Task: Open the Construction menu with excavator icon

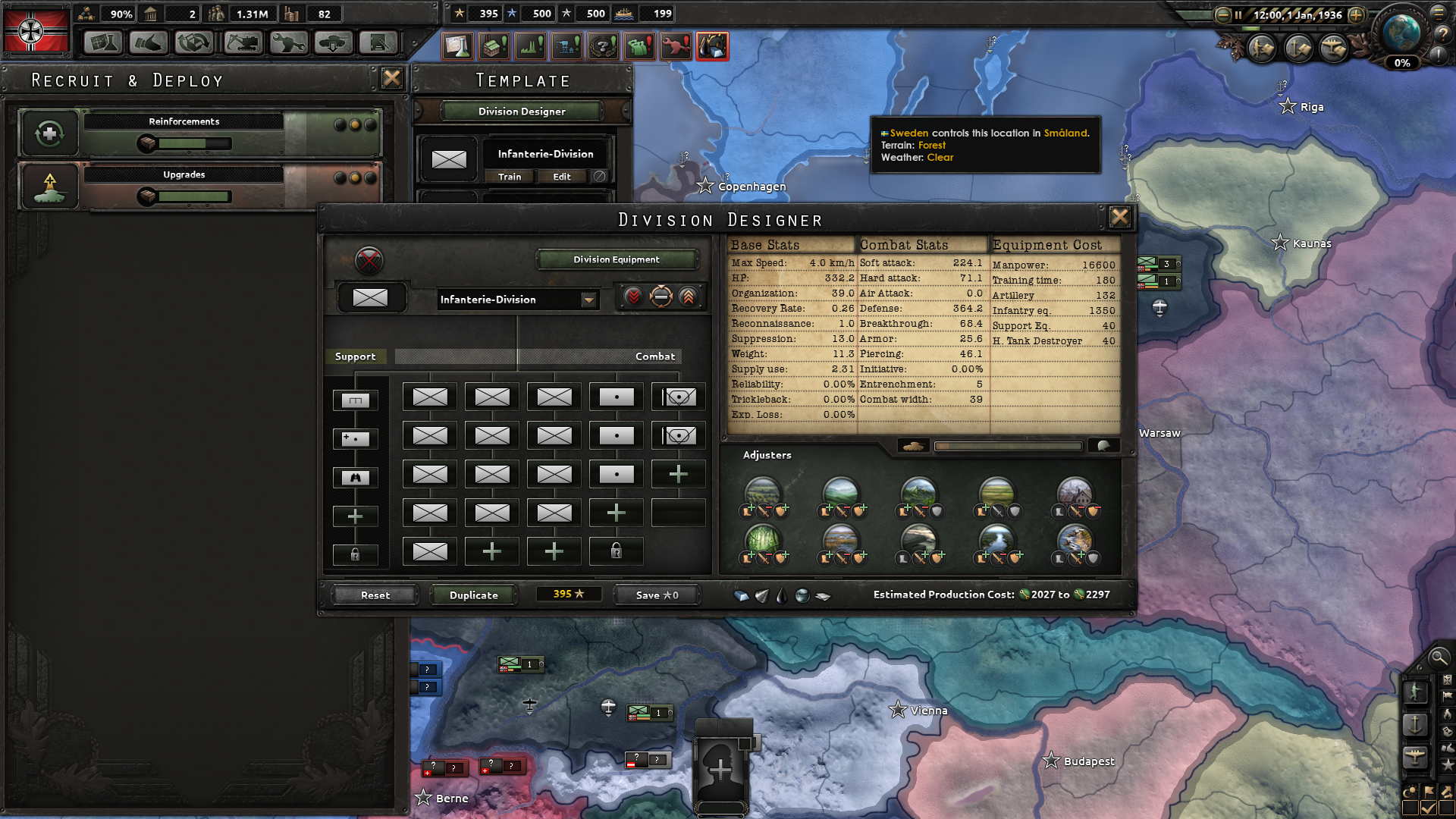Action: [x=243, y=43]
